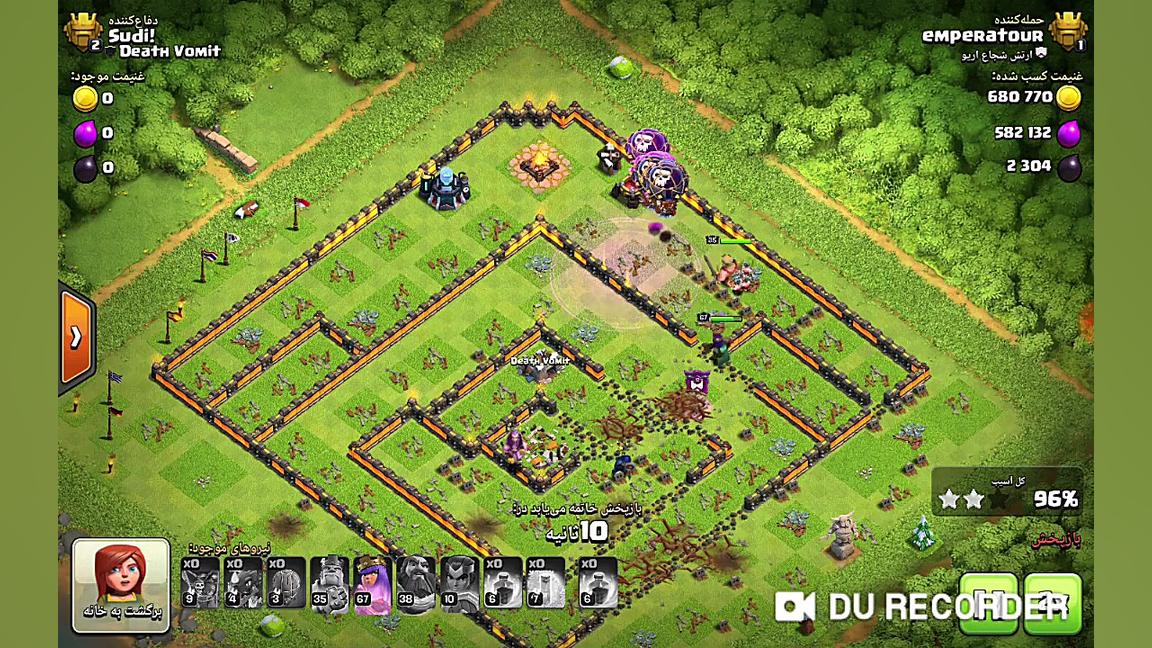Select the Barbarian King troop slot
This screenshot has width=1152, height=648.
pos(329,583)
